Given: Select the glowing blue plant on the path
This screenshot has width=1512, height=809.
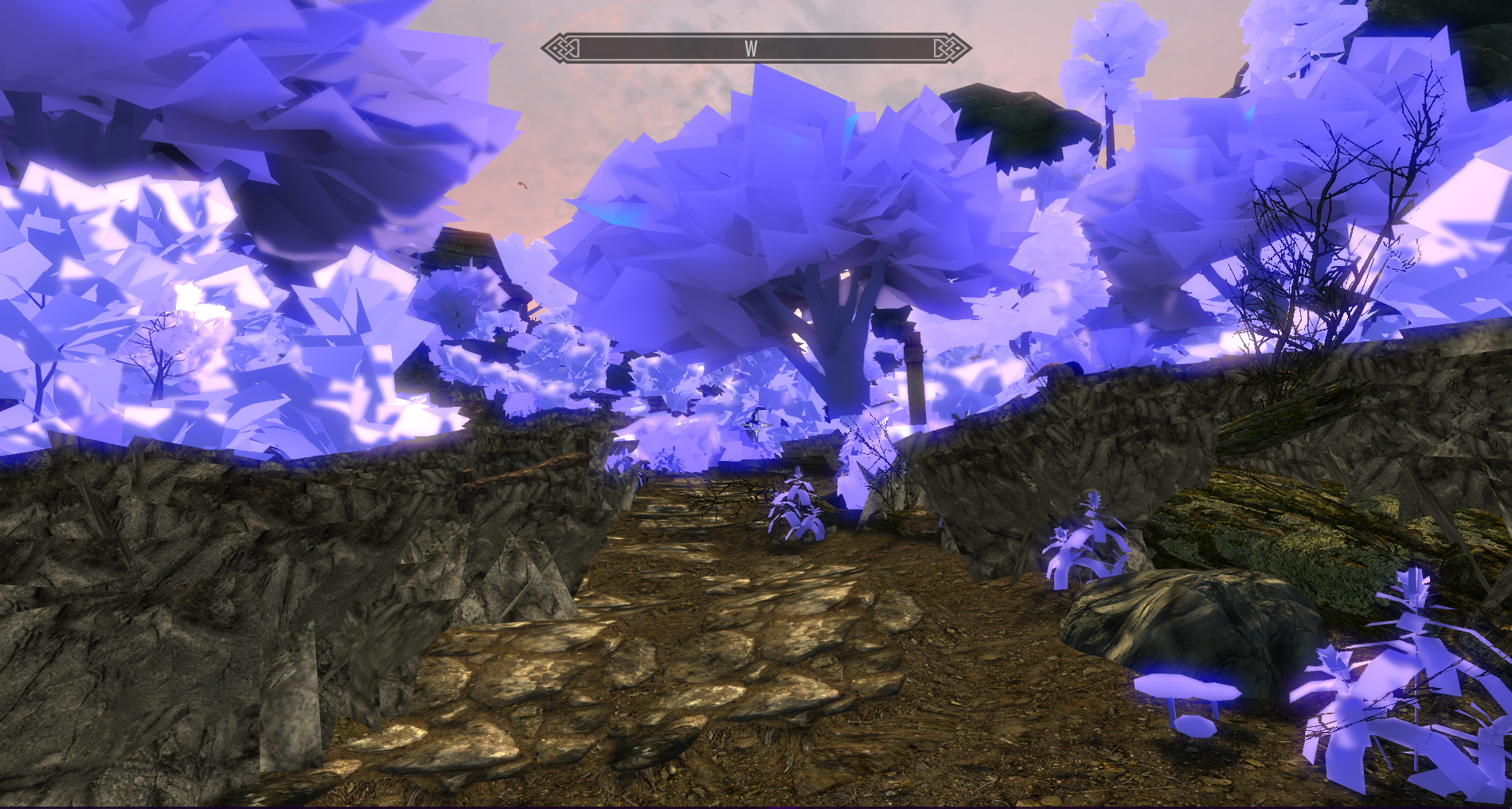Looking at the screenshot, I should coord(796,510).
